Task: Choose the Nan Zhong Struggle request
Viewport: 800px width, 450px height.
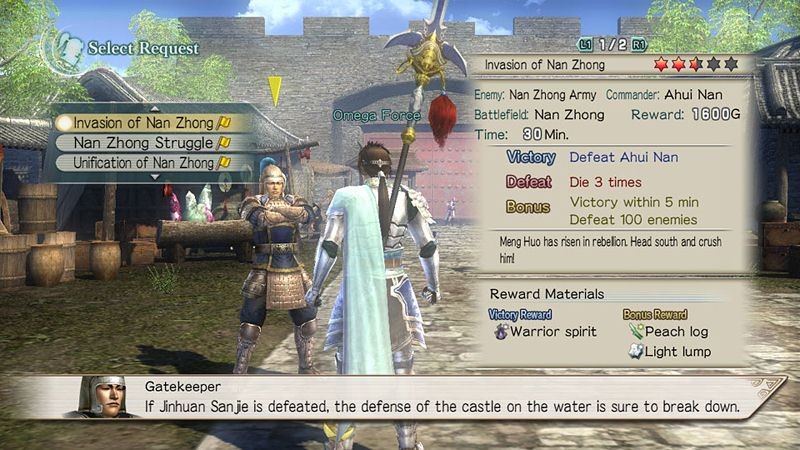Action: click(144, 143)
